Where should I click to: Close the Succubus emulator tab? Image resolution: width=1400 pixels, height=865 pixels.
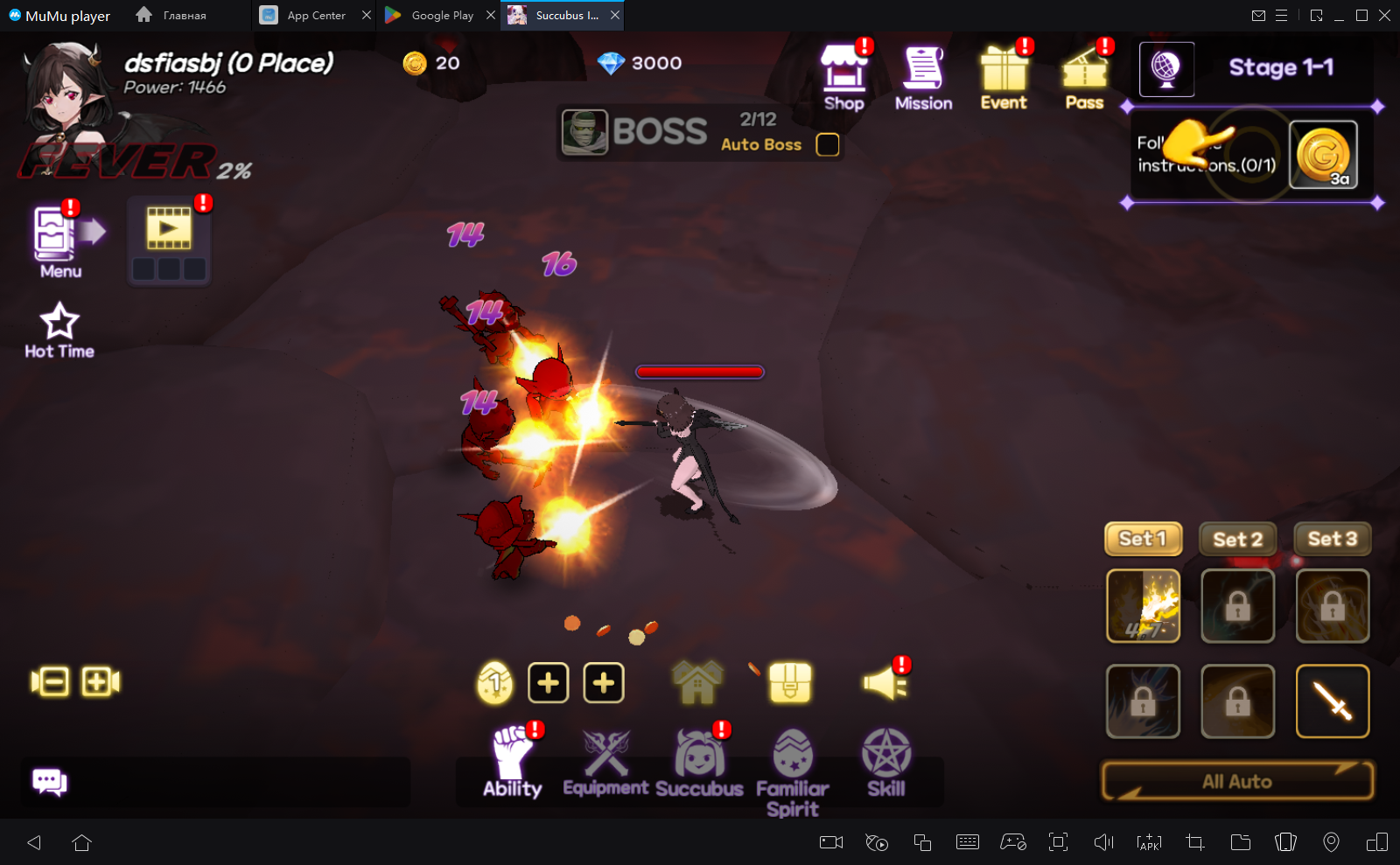[615, 15]
